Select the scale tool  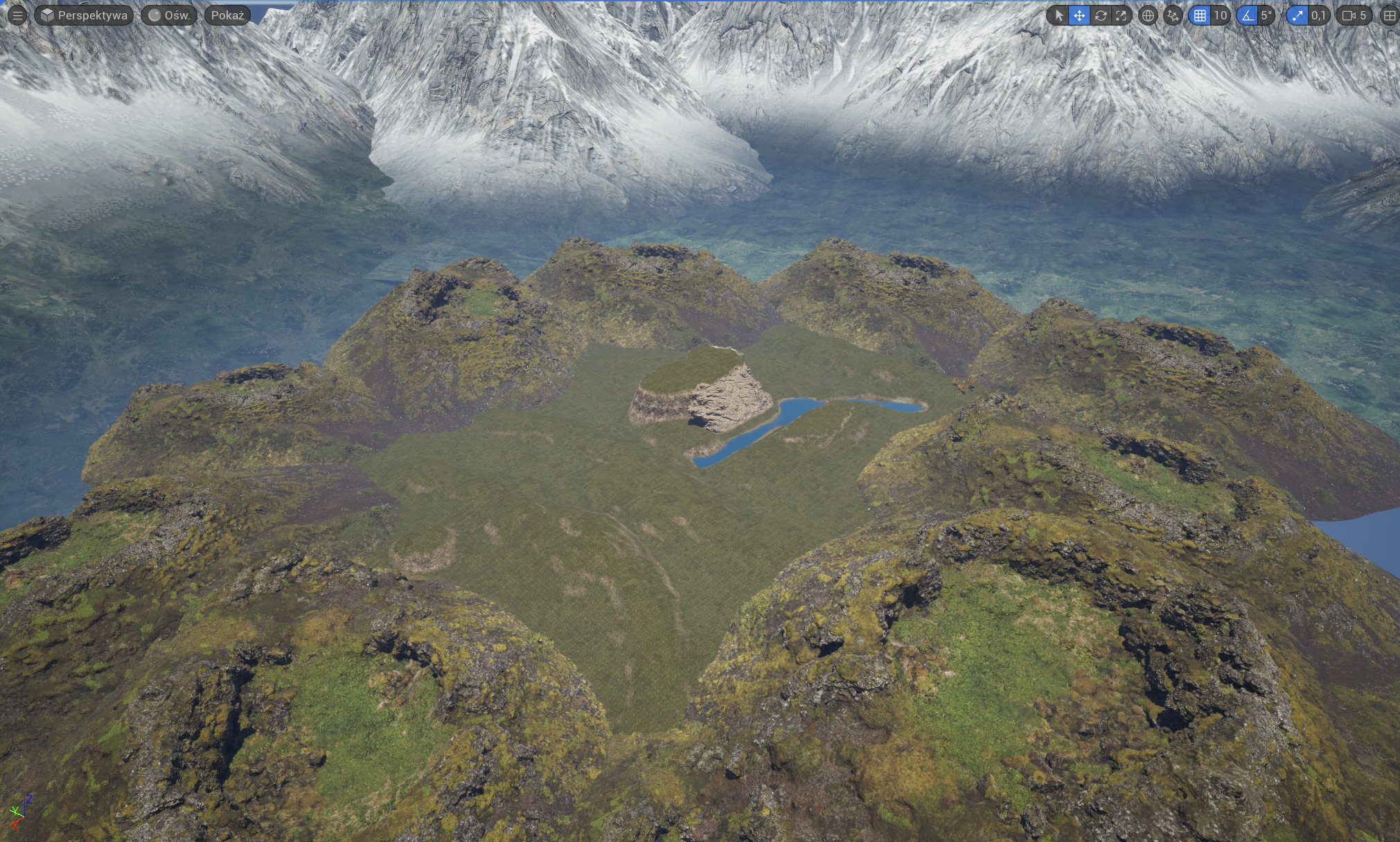pos(1121,15)
